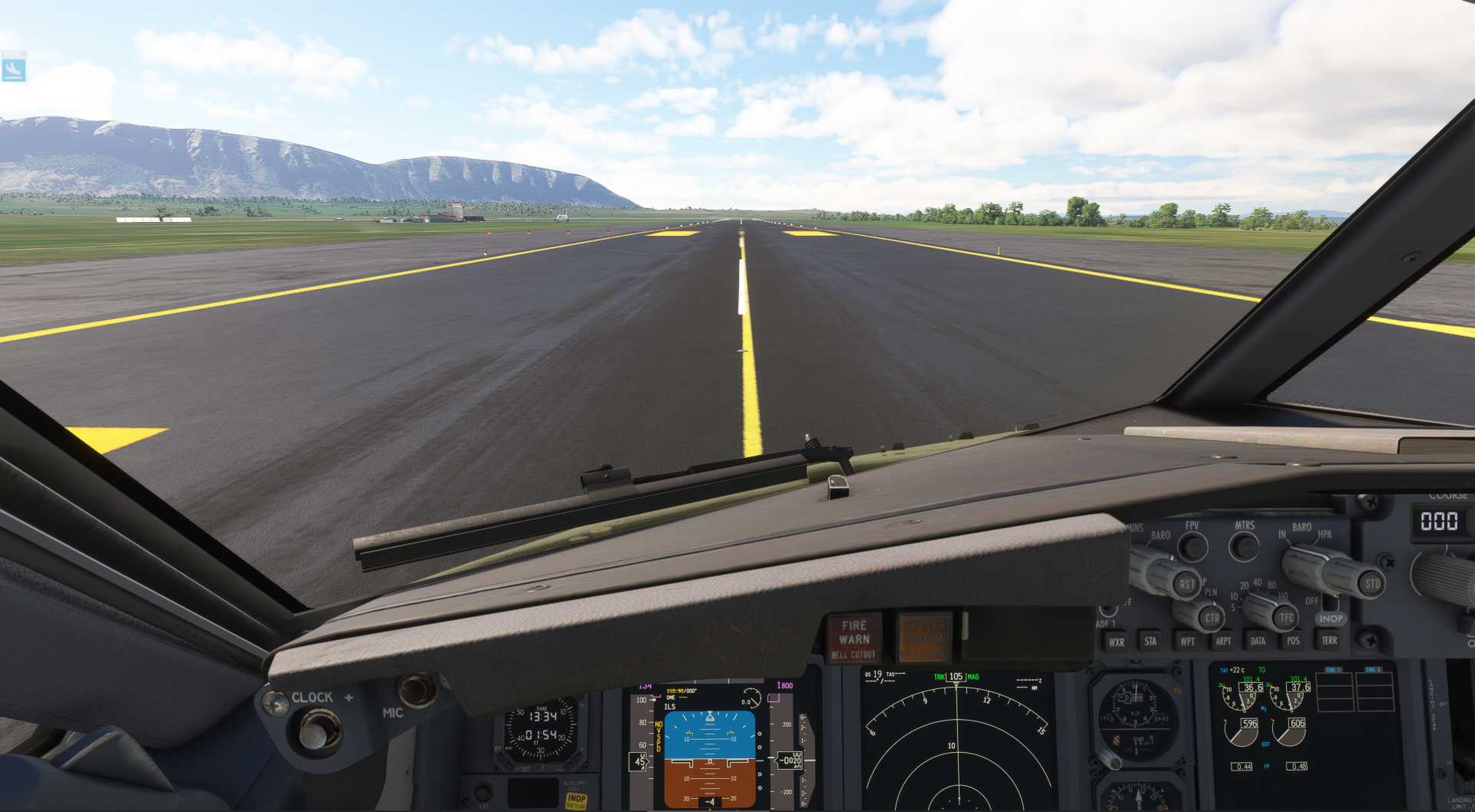Click the amber master caution light
The width and height of the screenshot is (1475, 812).
[924, 637]
